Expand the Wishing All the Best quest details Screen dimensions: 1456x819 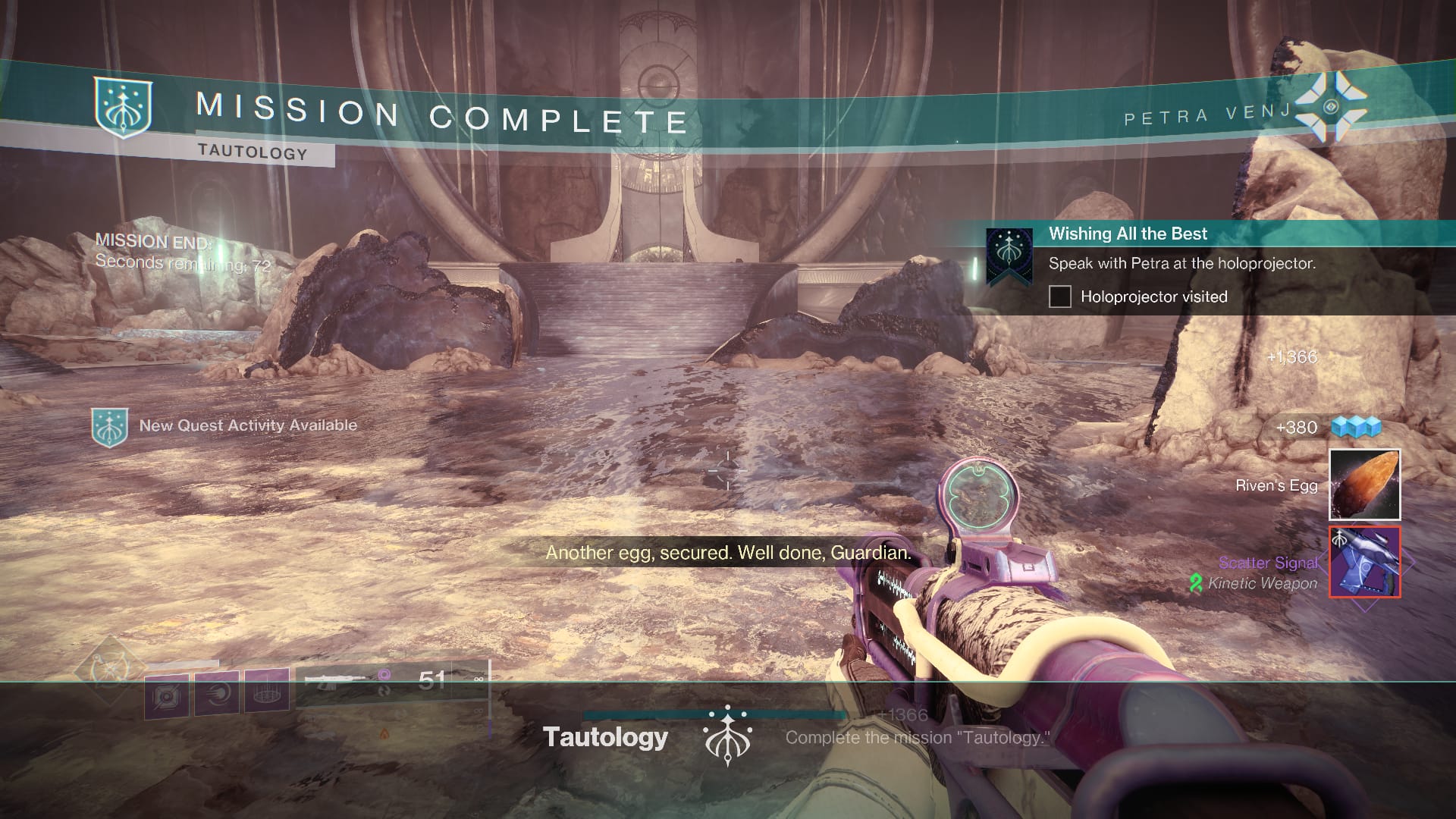point(1183,264)
